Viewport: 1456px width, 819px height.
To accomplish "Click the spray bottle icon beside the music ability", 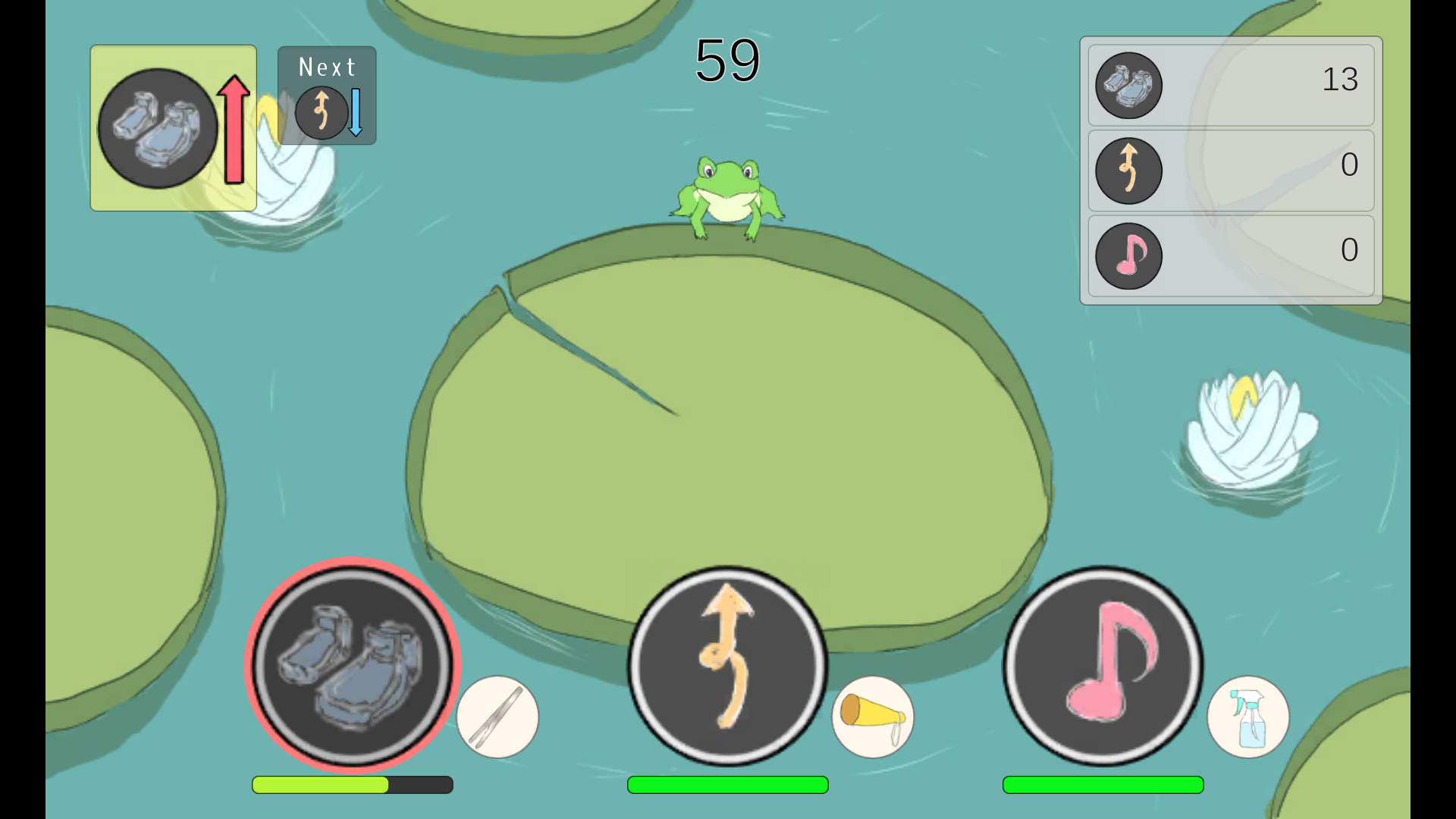I will pos(1247,717).
